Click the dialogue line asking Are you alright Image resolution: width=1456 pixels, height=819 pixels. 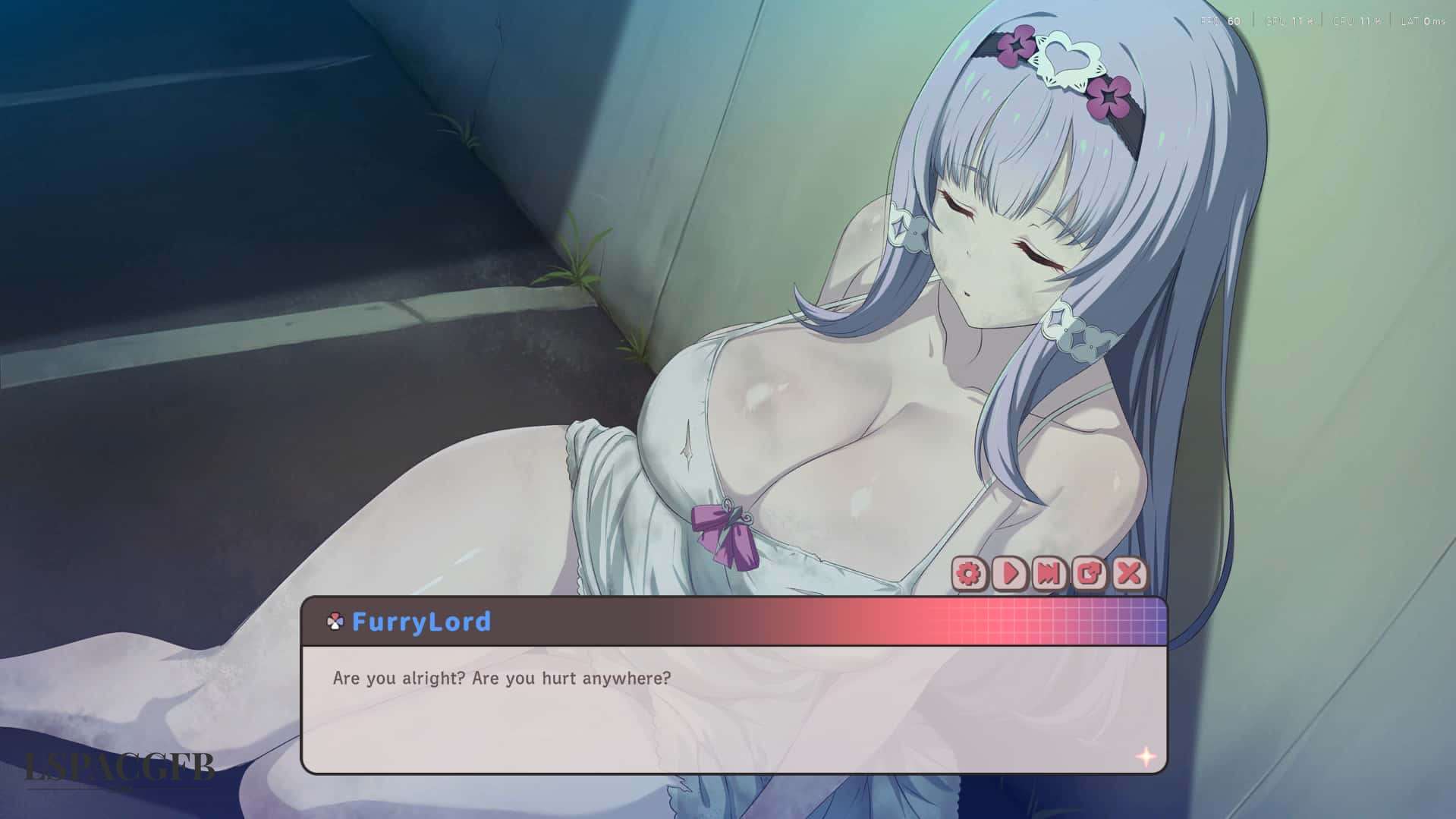[501, 679]
